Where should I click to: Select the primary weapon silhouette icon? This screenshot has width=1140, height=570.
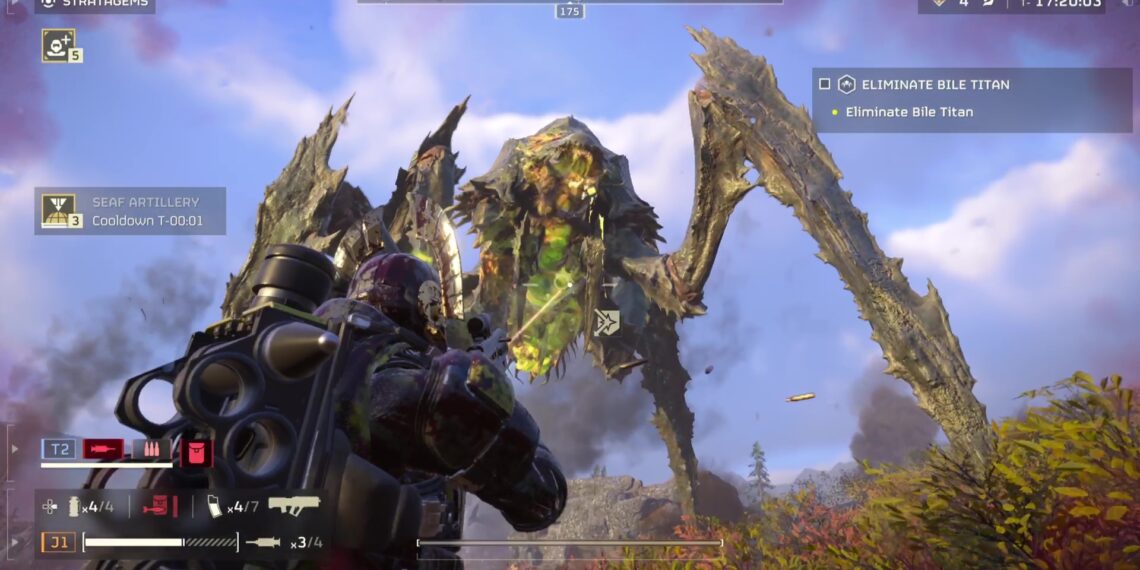293,505
